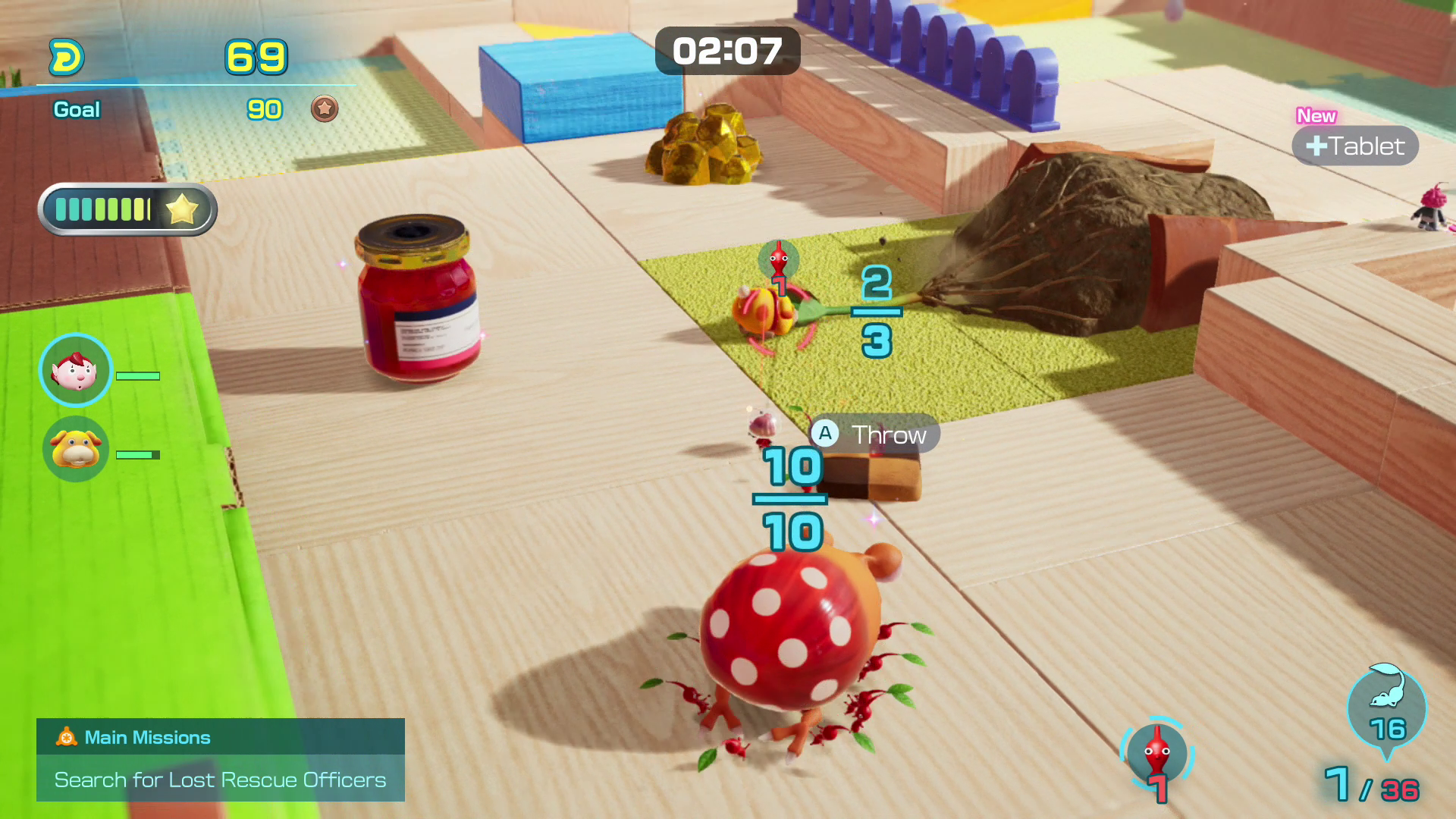Select the Oatchi dog portrait
This screenshot has height=819, width=1456.
tap(75, 450)
